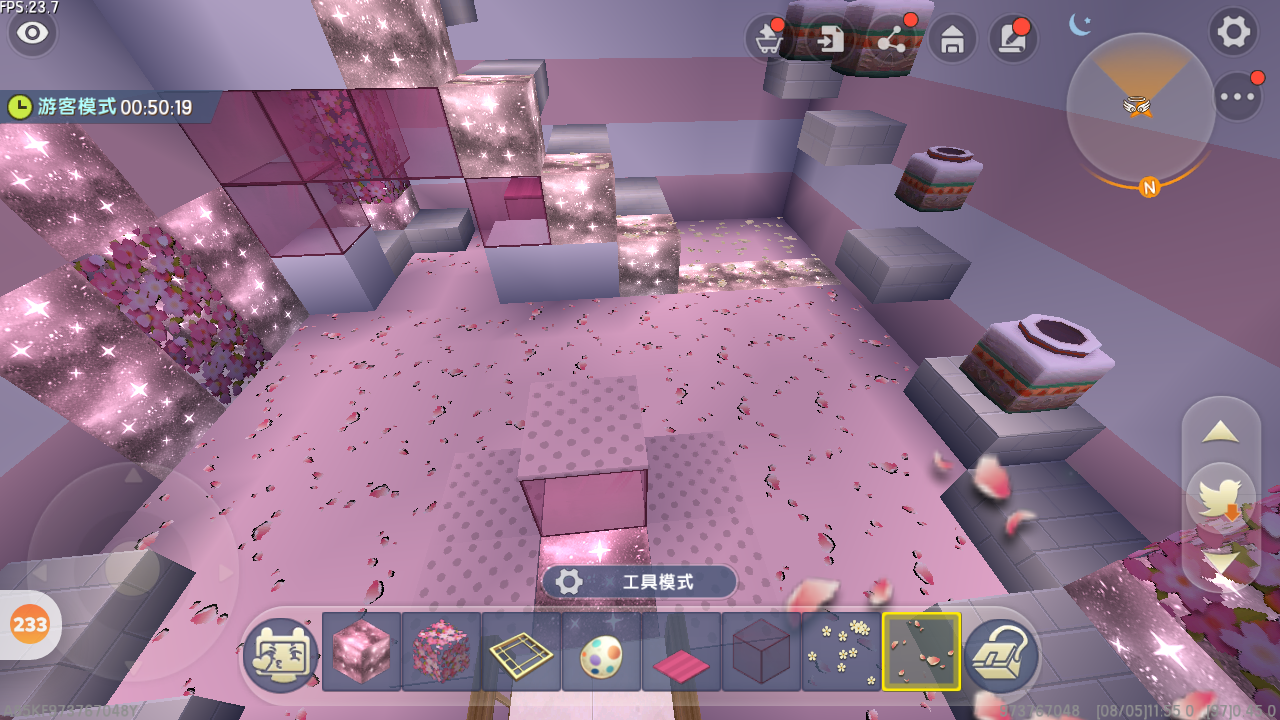The height and width of the screenshot is (720, 1280).
Task: Tap the house home icon
Action: (952, 40)
